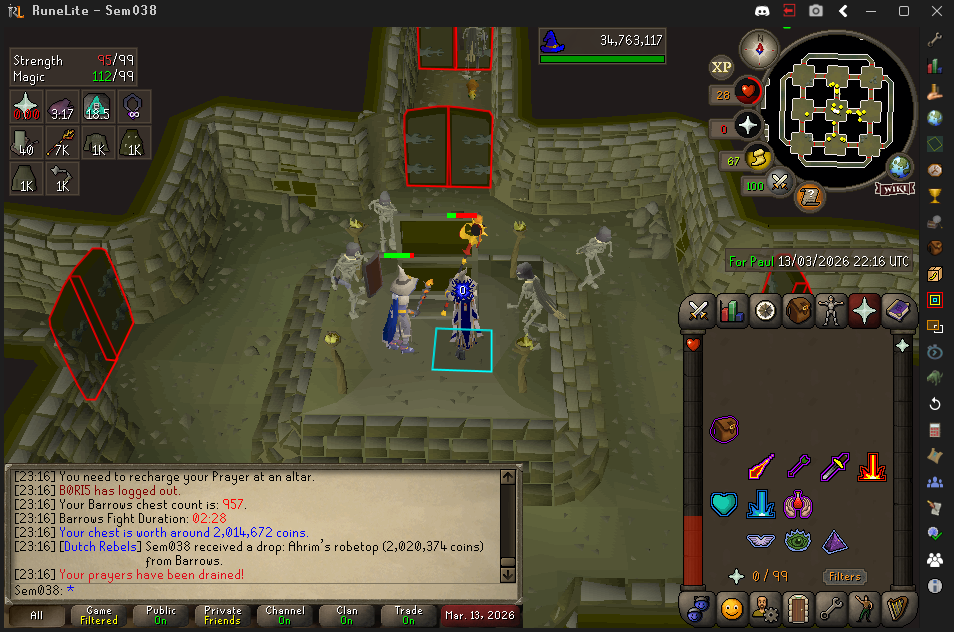Click the Wiki lookup banner

pyautogui.click(x=895, y=188)
